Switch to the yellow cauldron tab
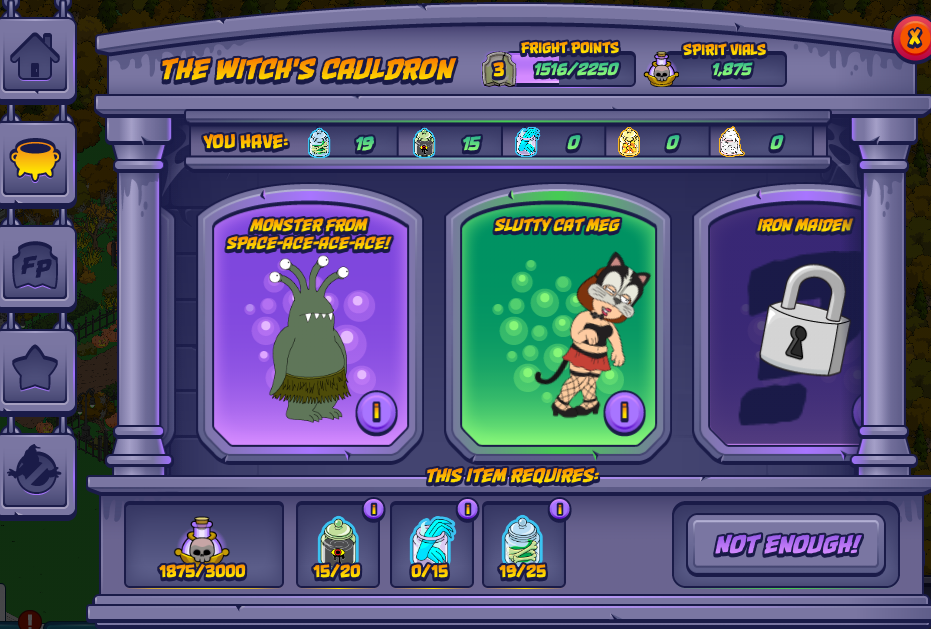The image size is (931, 629). tap(35, 161)
